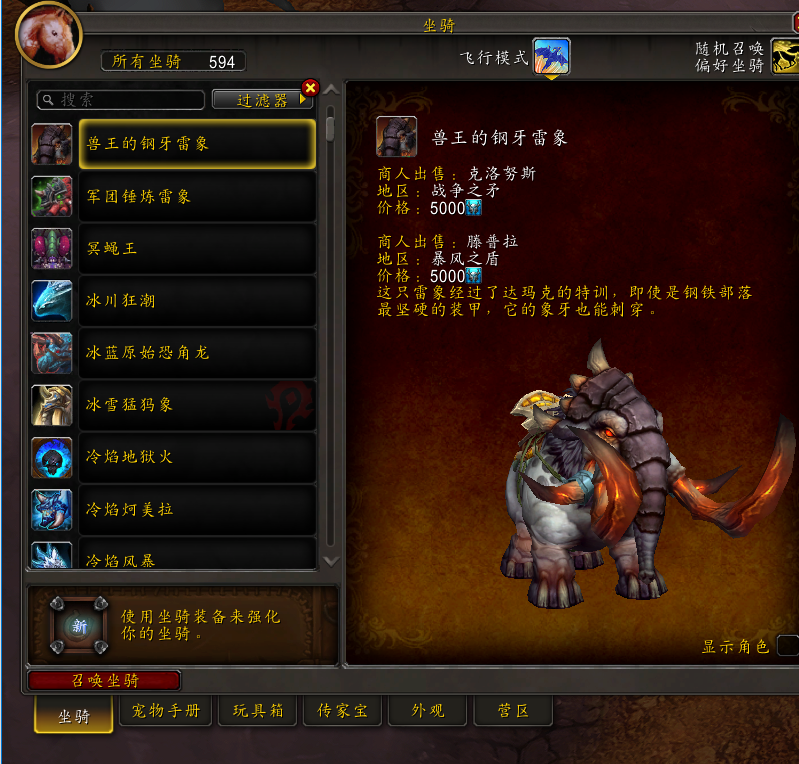Select 军团锤炼雷象 mount entry
The image size is (799, 764).
196,196
